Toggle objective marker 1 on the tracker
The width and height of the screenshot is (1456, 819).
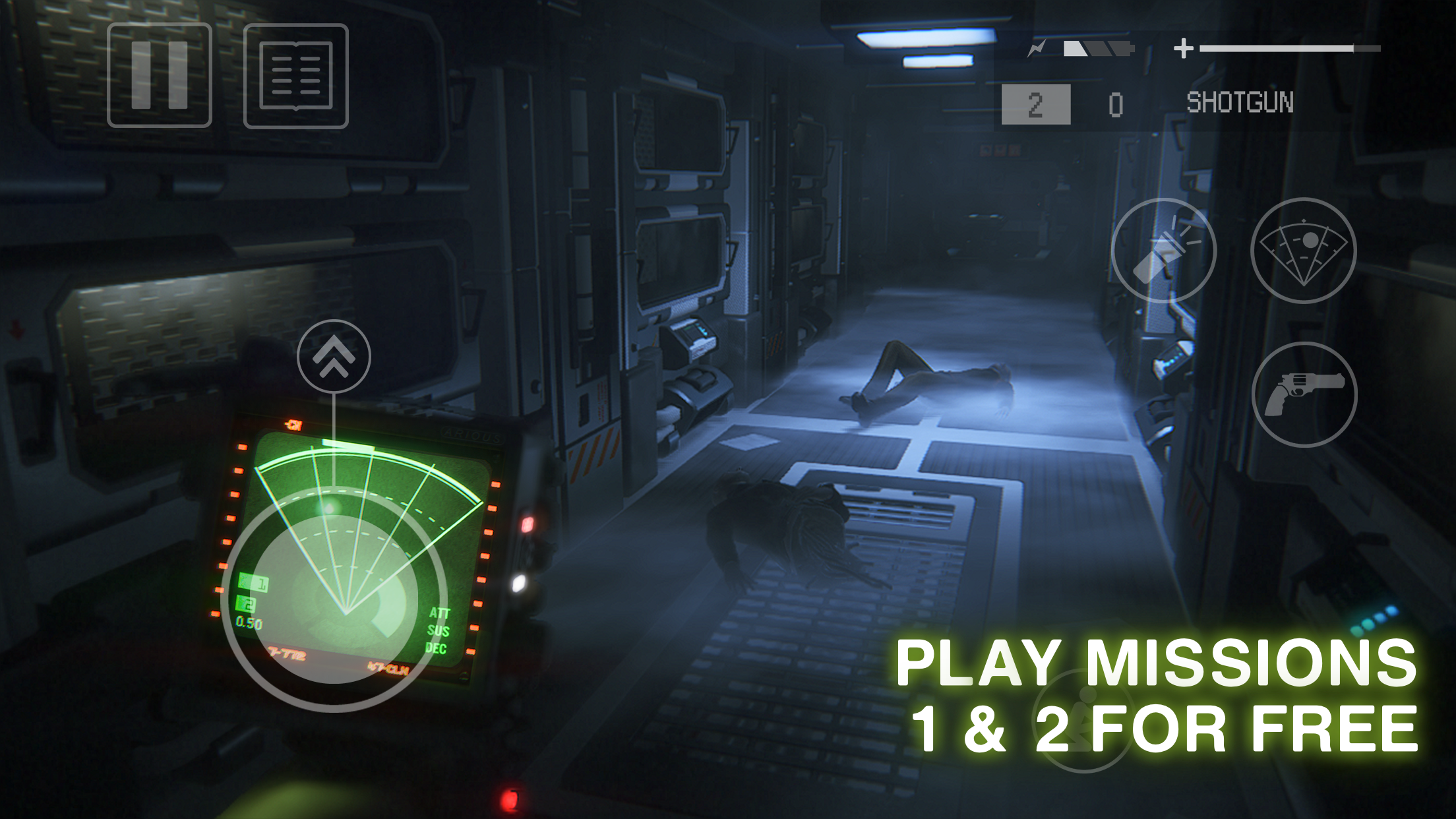pyautogui.click(x=255, y=582)
